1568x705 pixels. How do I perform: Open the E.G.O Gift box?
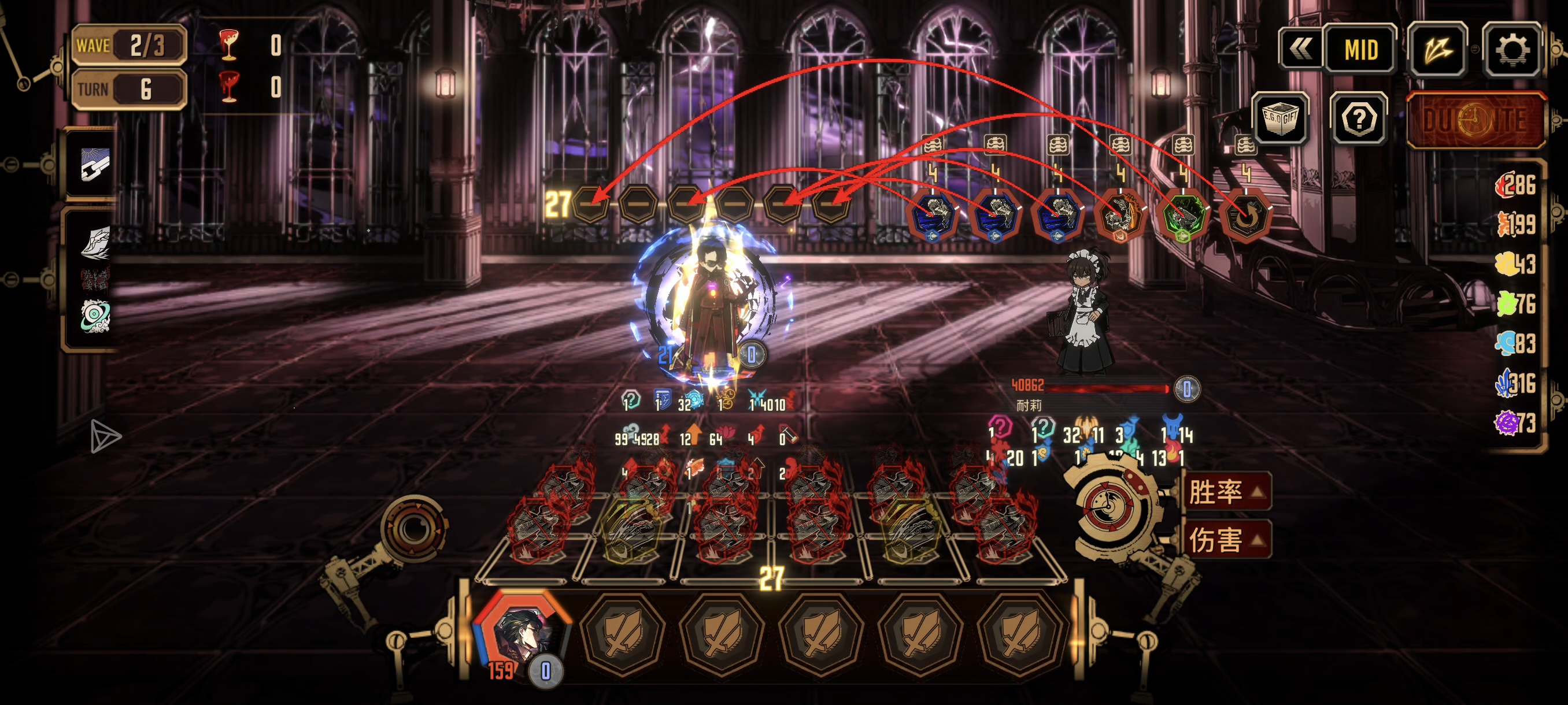(1279, 118)
